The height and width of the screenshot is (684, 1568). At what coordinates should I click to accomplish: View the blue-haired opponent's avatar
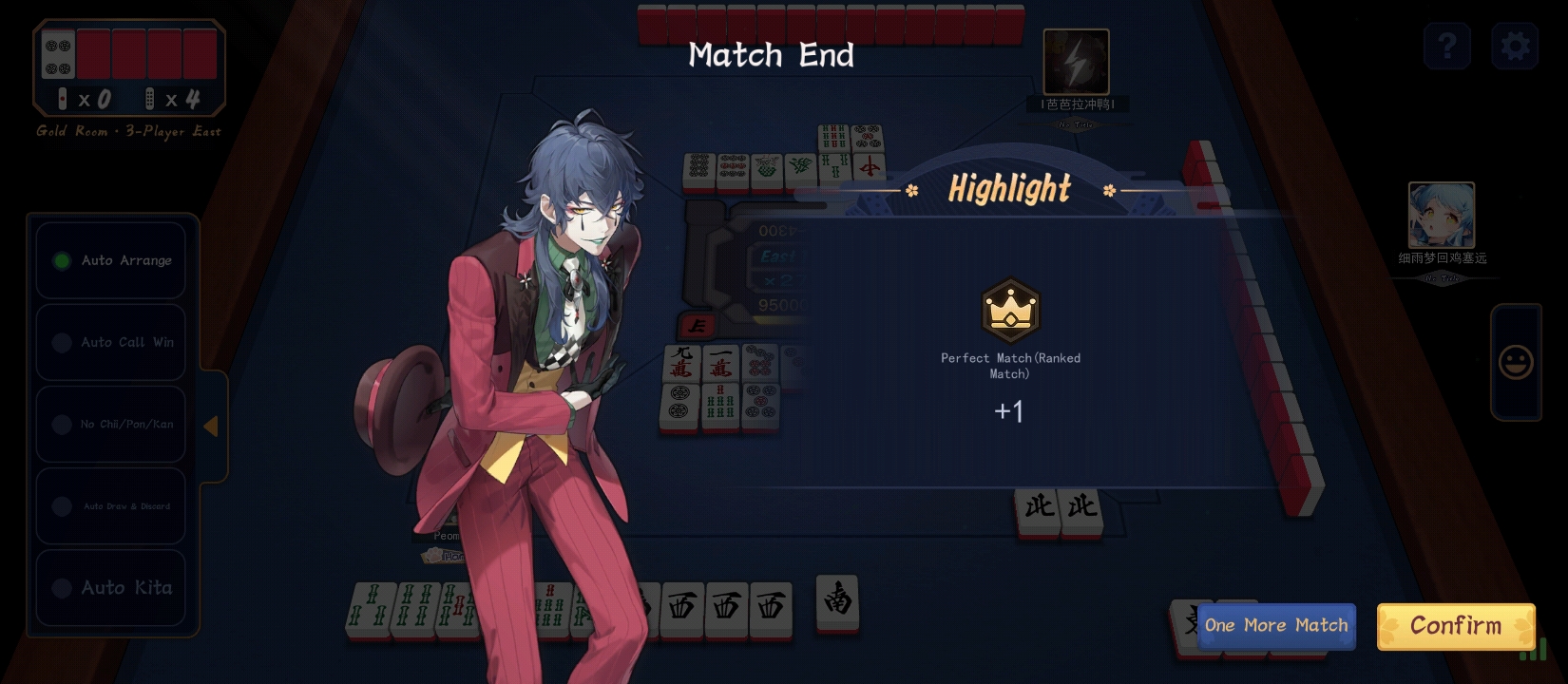pos(1441,216)
